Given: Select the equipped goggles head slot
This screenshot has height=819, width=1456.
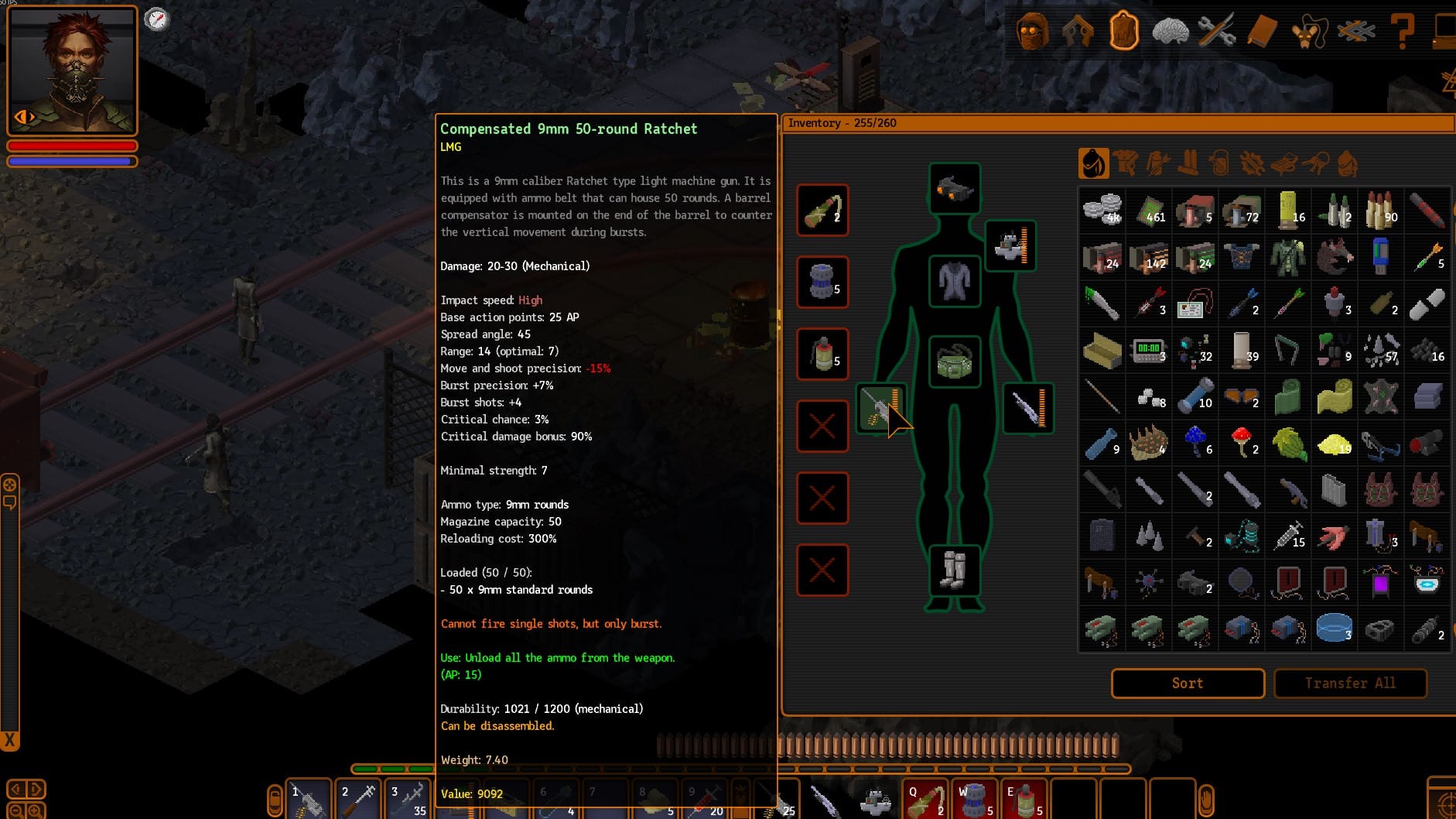Looking at the screenshot, I should (x=955, y=188).
